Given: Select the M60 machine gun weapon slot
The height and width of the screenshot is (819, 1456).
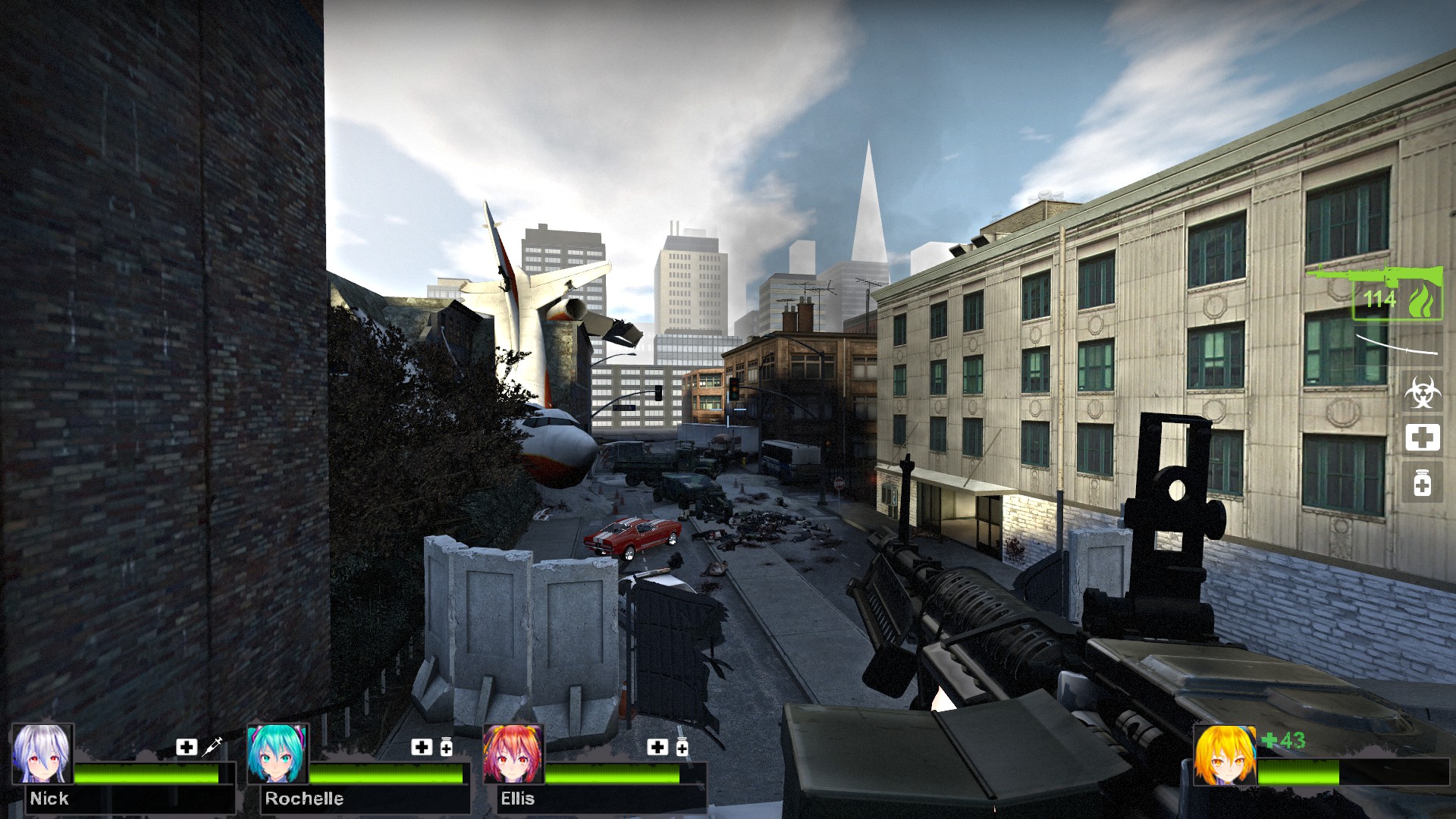Looking at the screenshot, I should coord(1374,292).
